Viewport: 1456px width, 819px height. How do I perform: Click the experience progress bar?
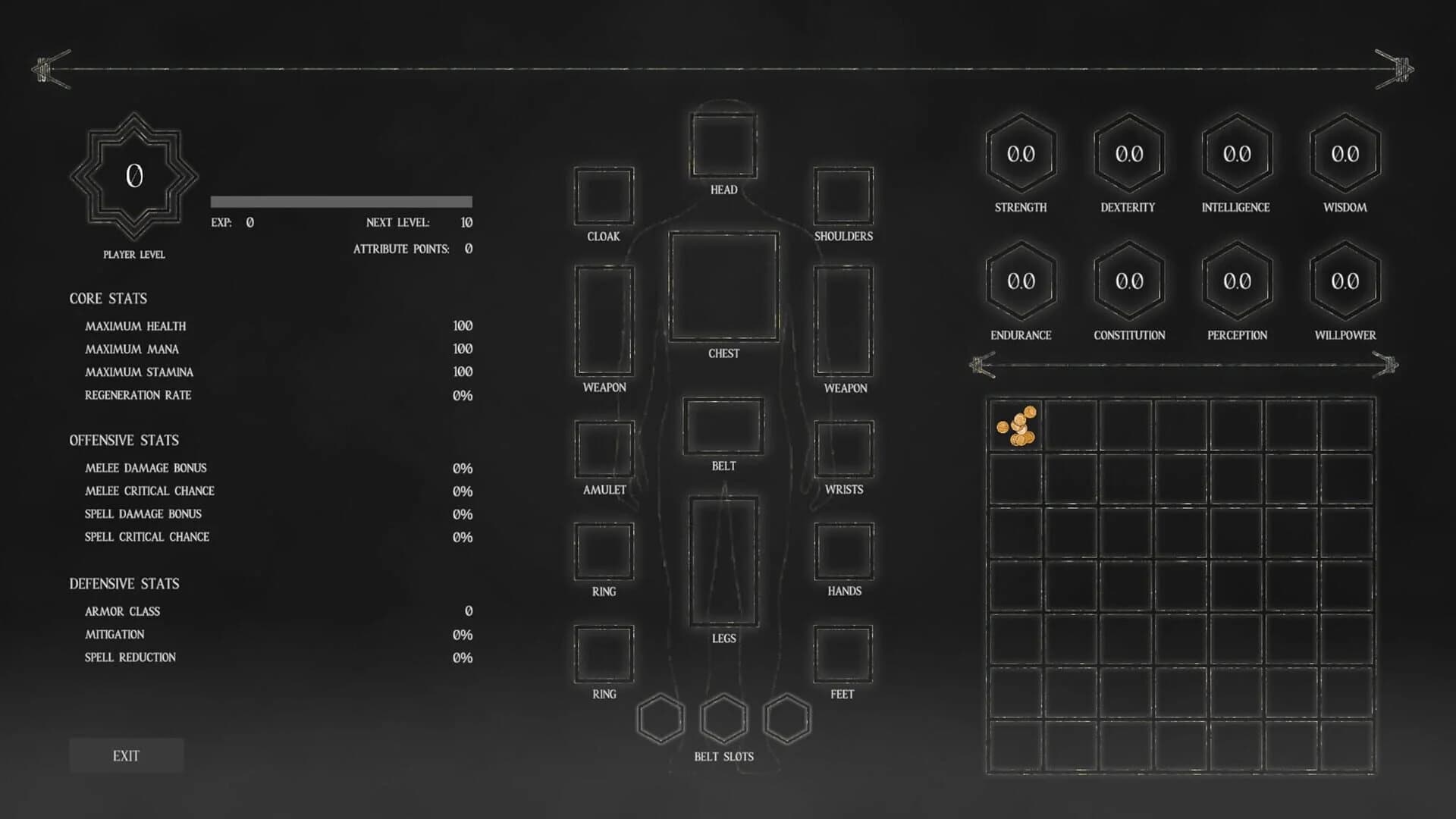point(341,202)
